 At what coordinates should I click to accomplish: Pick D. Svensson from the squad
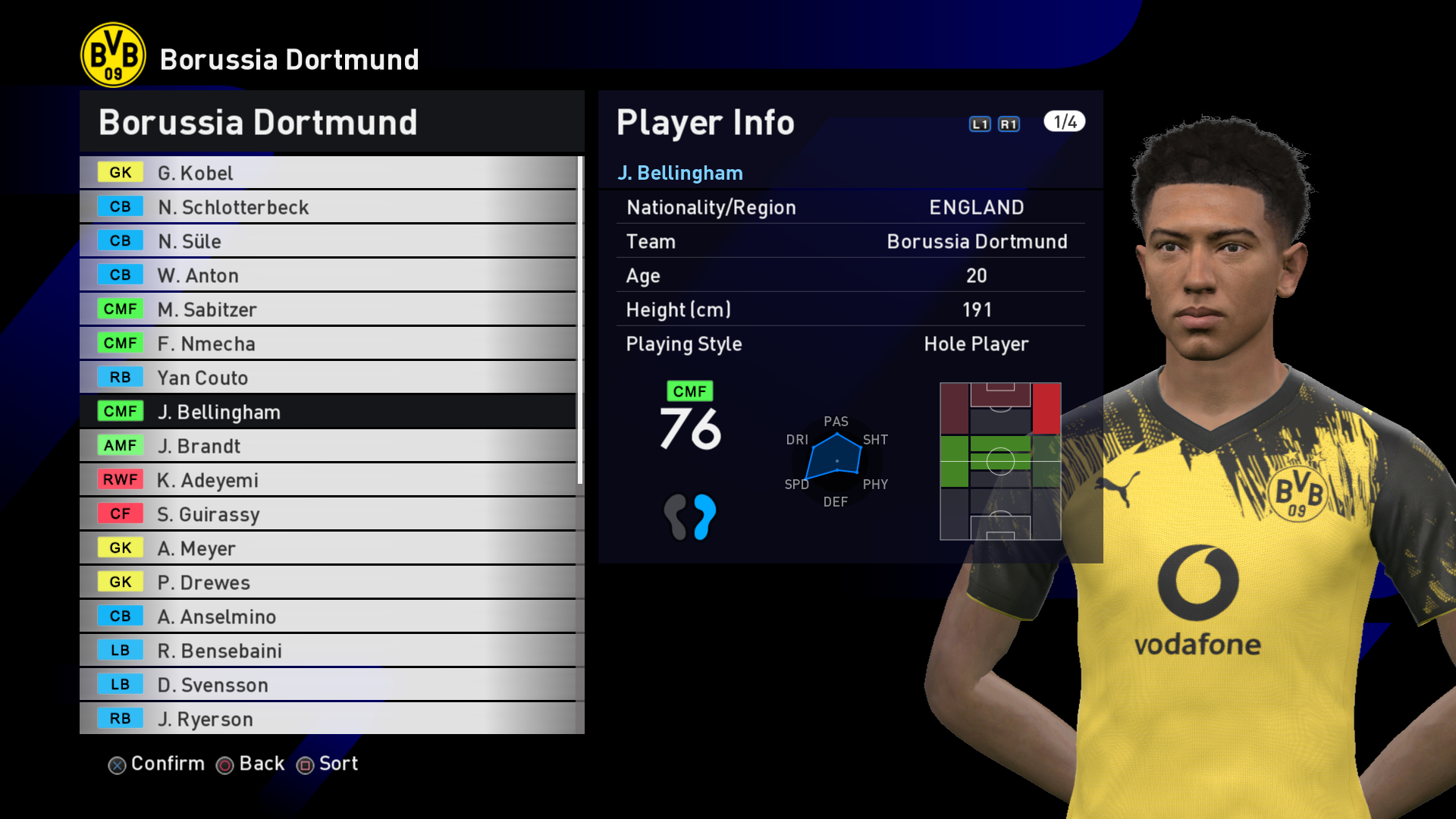pos(328,685)
